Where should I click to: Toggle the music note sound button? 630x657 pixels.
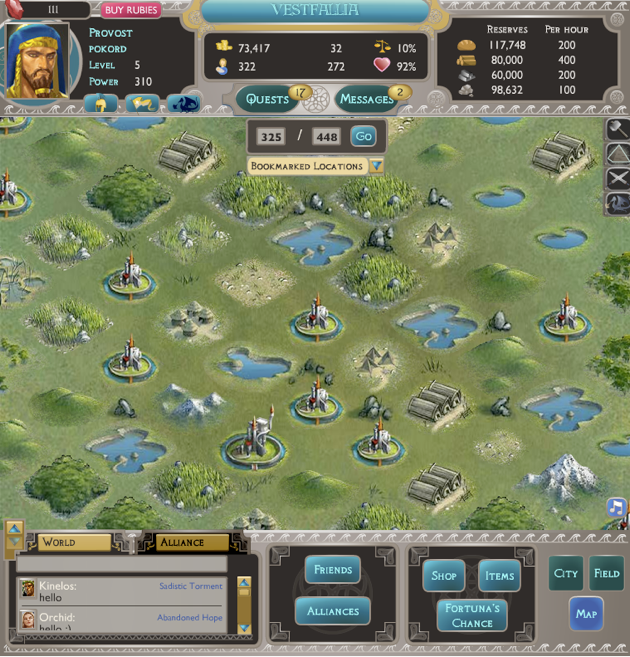616,507
